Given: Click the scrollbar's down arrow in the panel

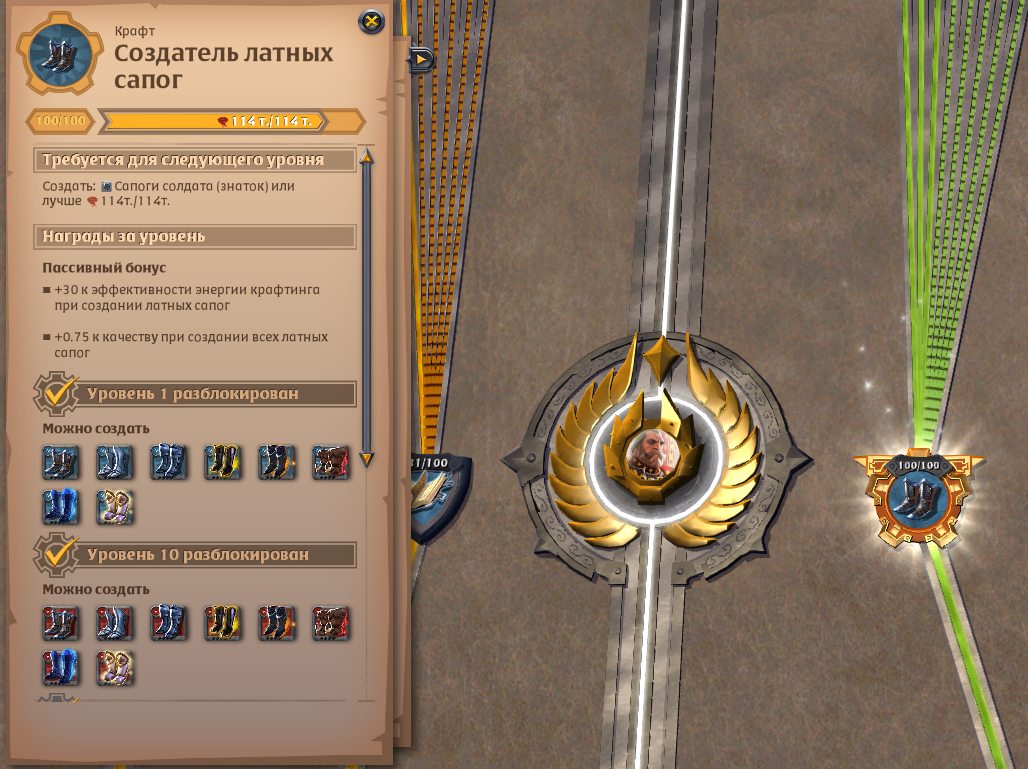Looking at the screenshot, I should [x=366, y=458].
